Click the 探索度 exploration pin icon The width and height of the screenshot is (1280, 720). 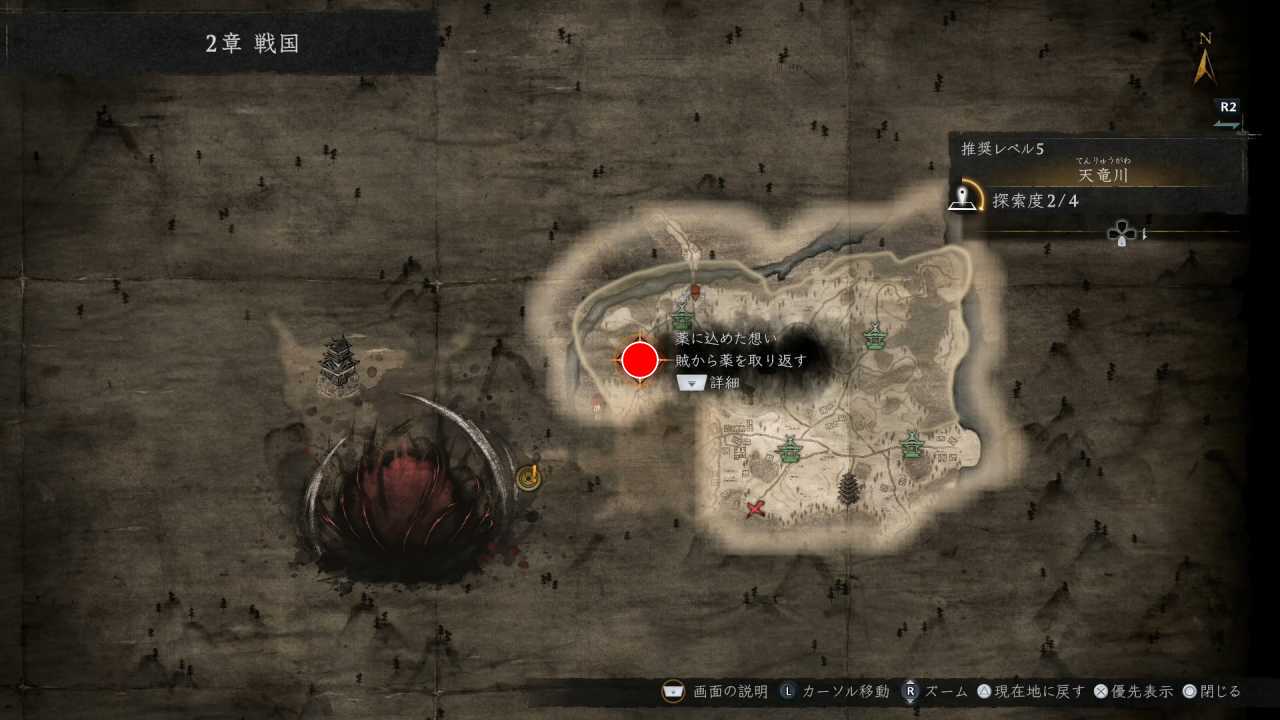pos(963,198)
